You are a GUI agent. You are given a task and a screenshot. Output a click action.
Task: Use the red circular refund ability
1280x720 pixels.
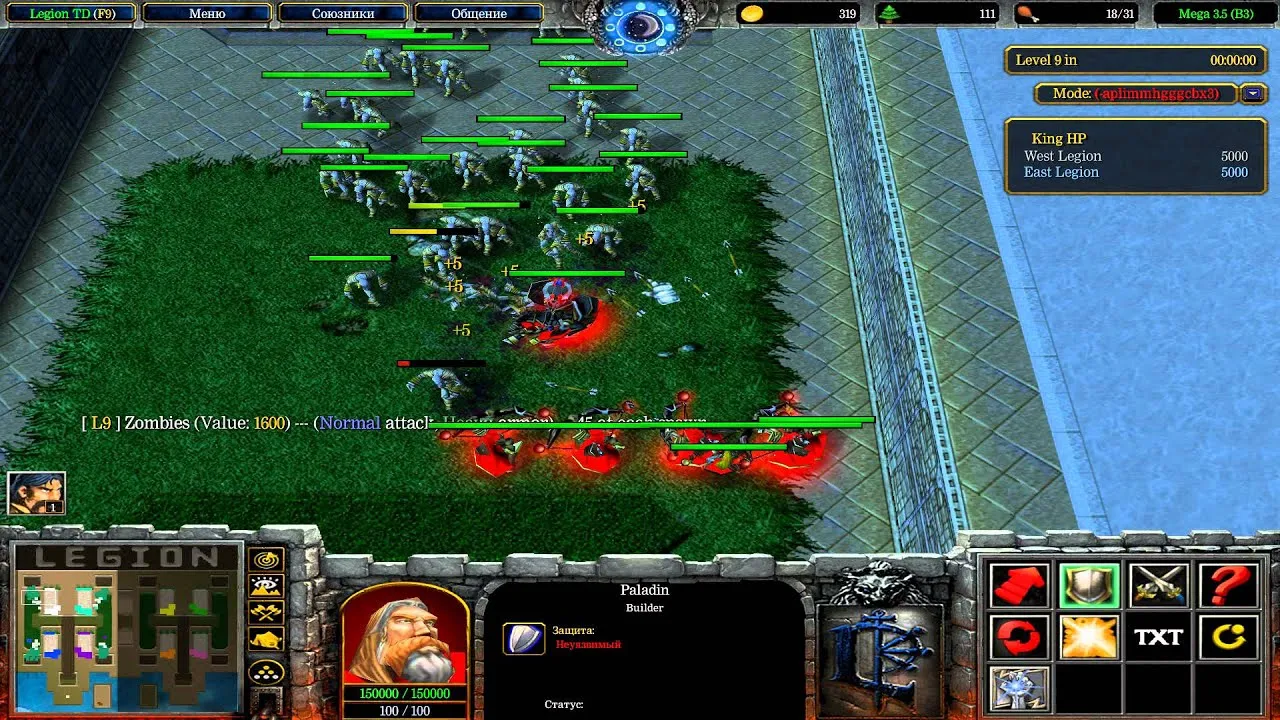click(1018, 637)
